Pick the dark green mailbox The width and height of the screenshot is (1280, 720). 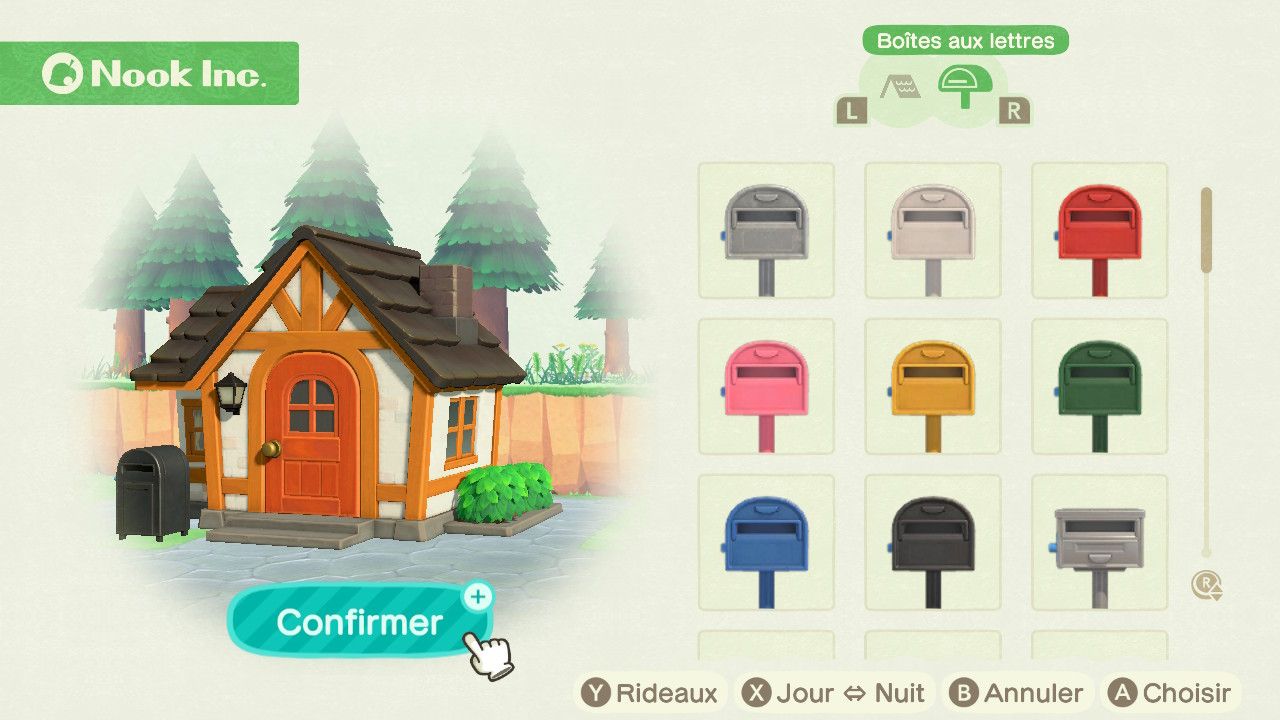click(x=1099, y=387)
